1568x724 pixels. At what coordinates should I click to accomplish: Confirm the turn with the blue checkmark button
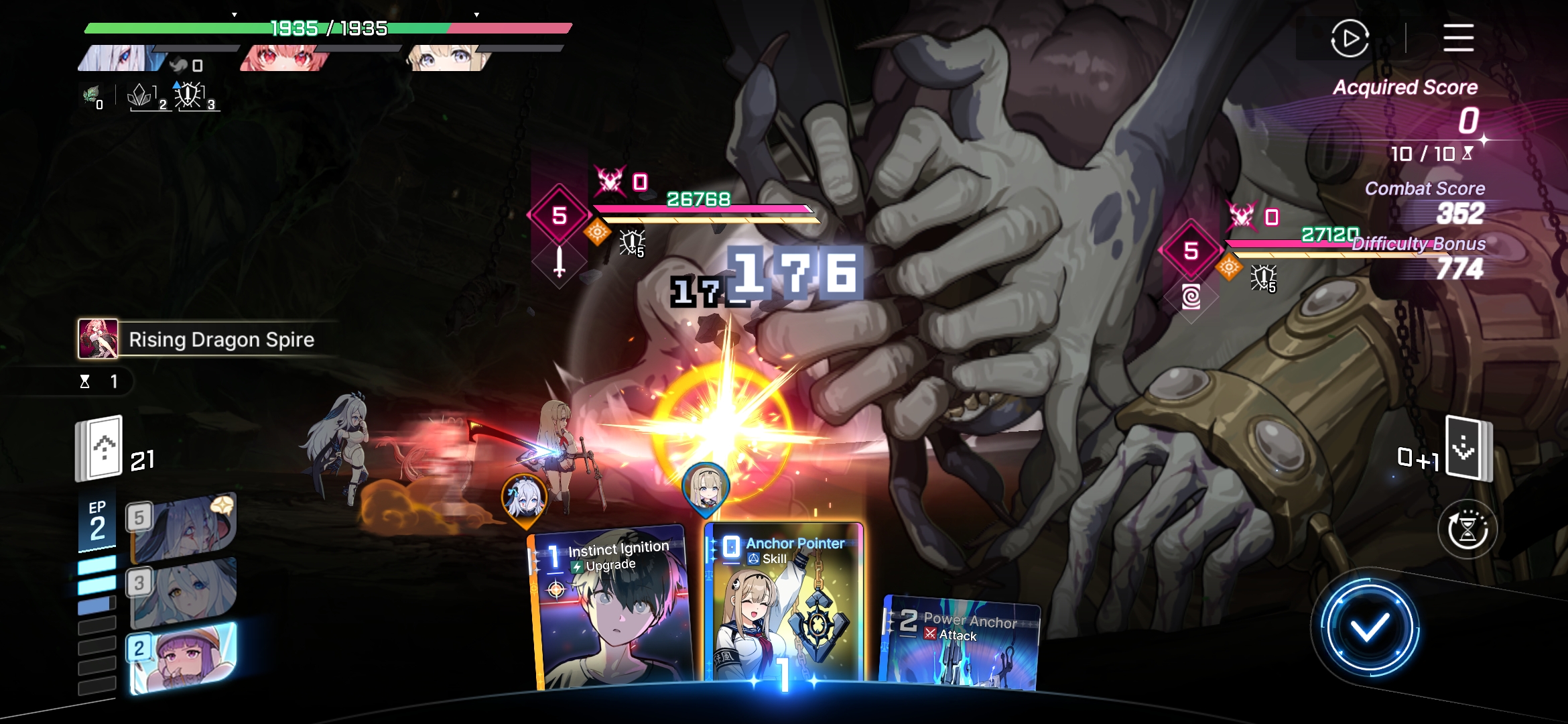point(1369,628)
